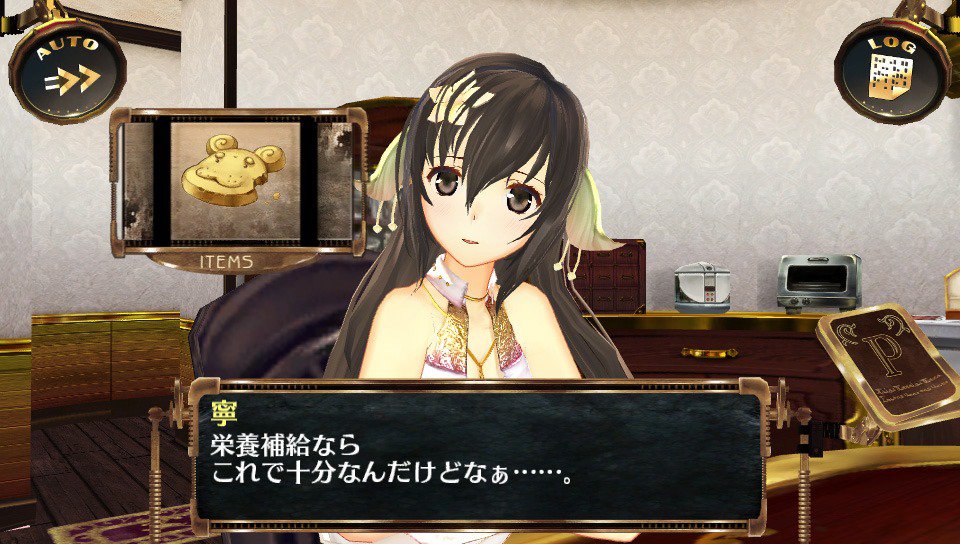Open the gold P plaque button
The width and height of the screenshot is (960, 544).
(x=885, y=361)
